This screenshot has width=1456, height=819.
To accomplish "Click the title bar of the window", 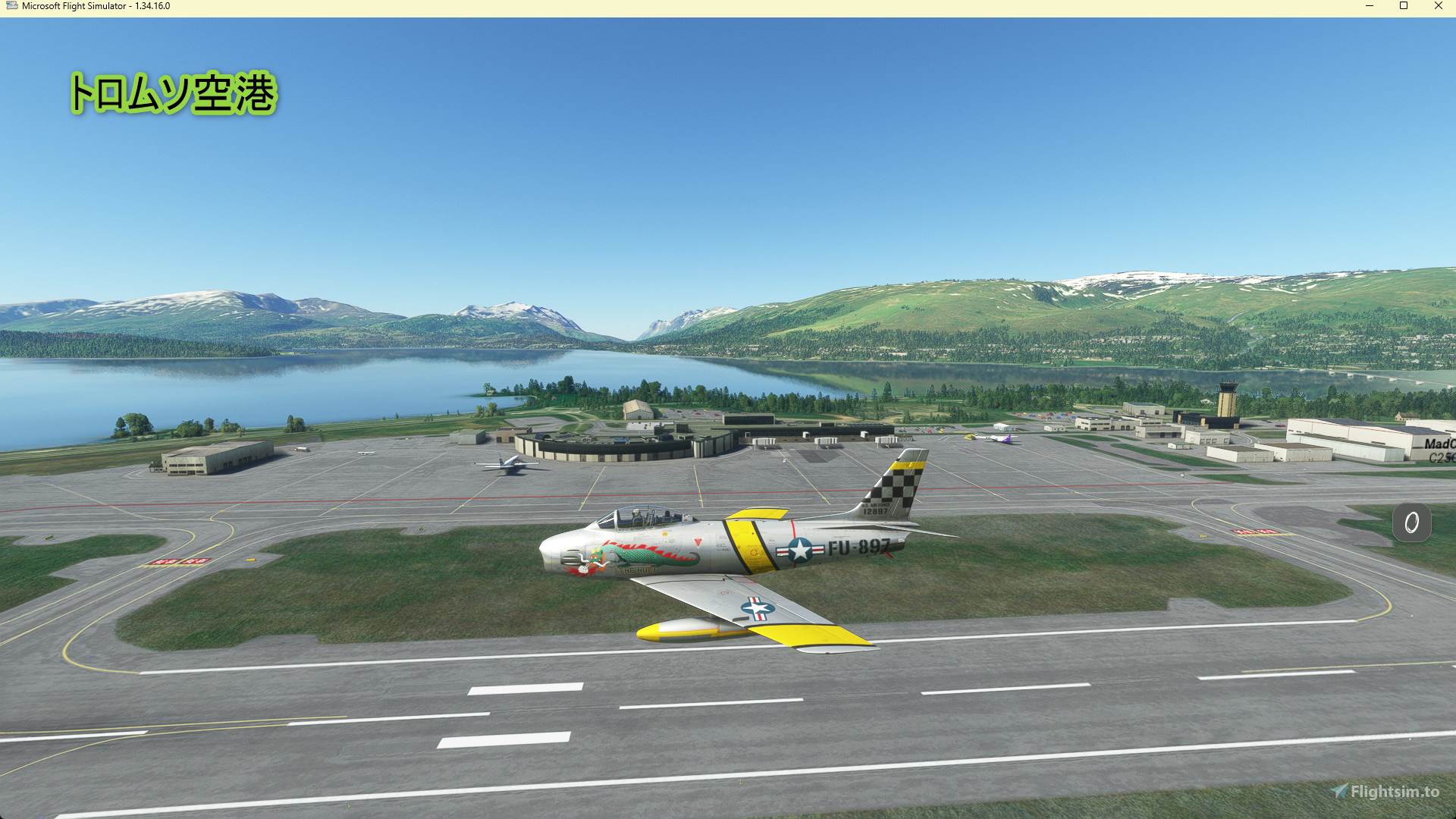I will [x=682, y=6].
